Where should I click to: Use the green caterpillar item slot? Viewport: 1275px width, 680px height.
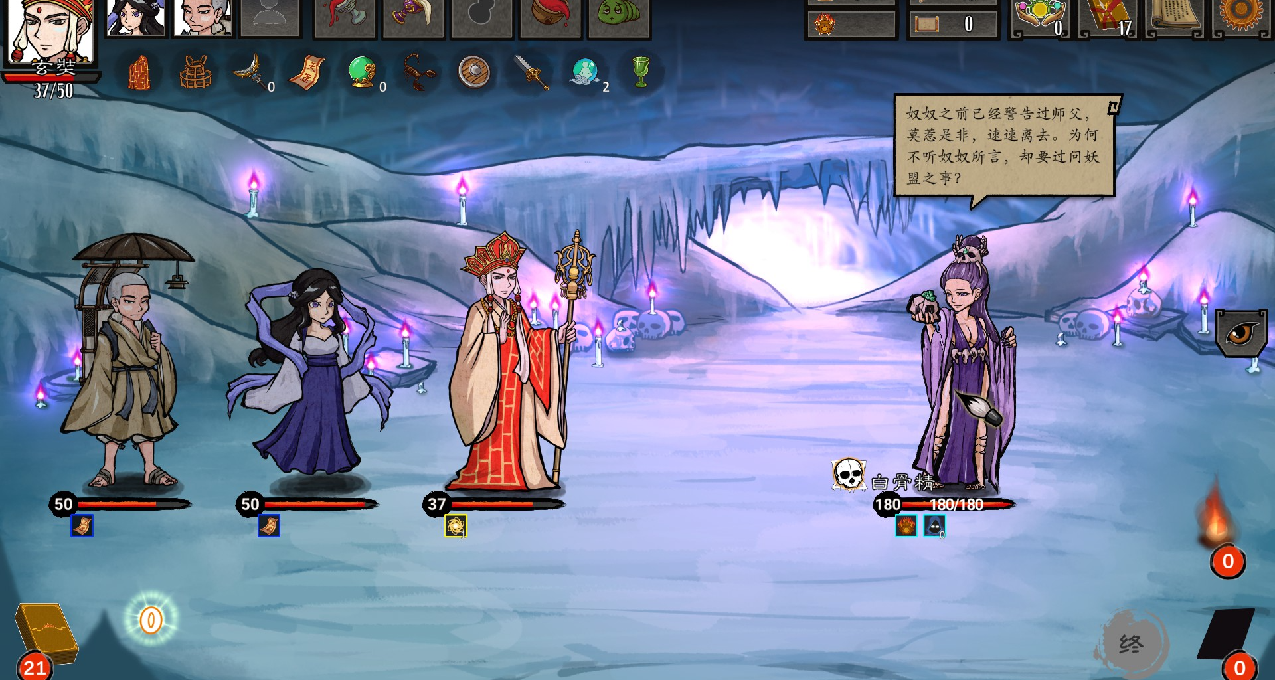click(x=618, y=15)
